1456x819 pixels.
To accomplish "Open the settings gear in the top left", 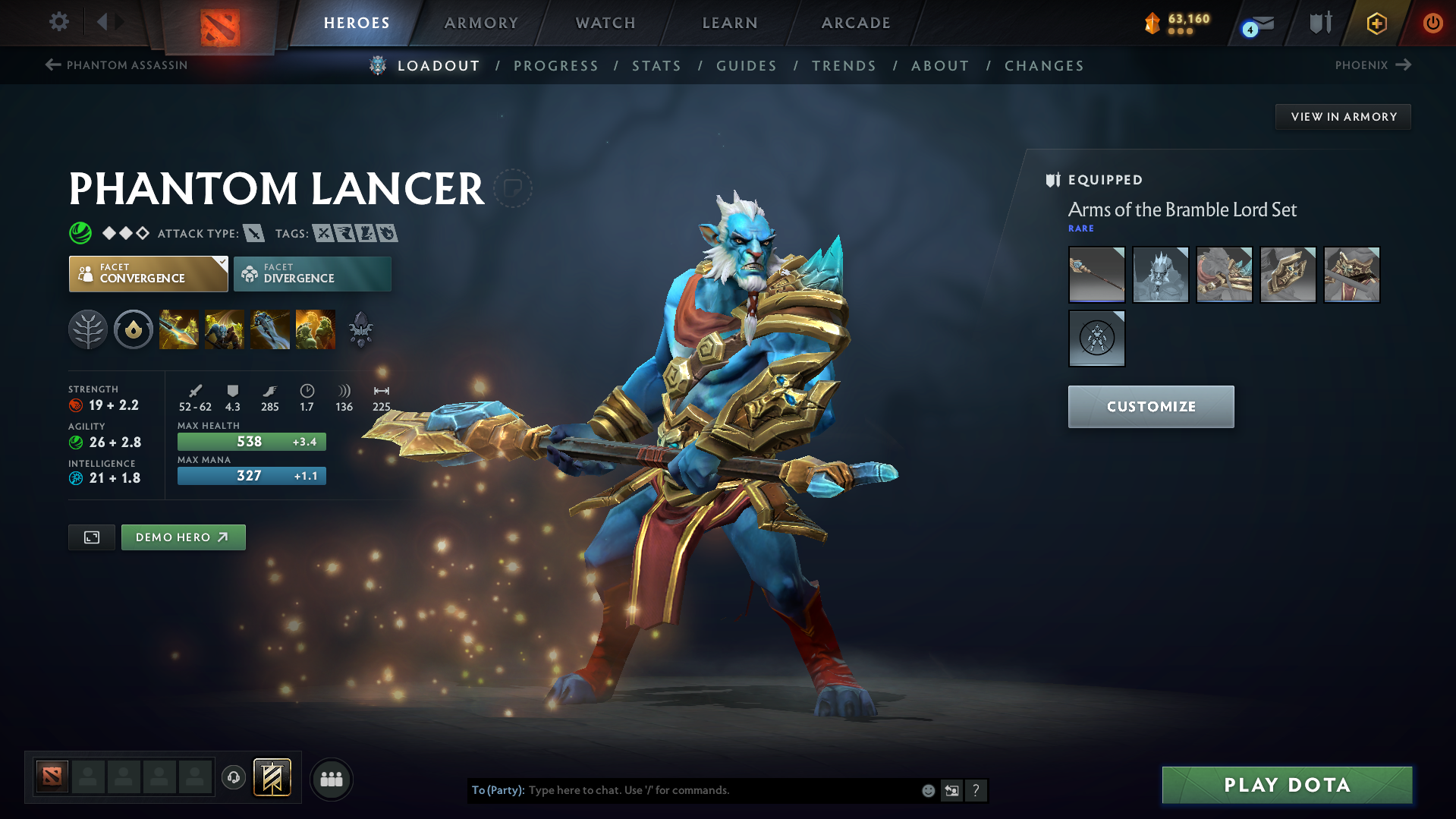I will point(58,22).
